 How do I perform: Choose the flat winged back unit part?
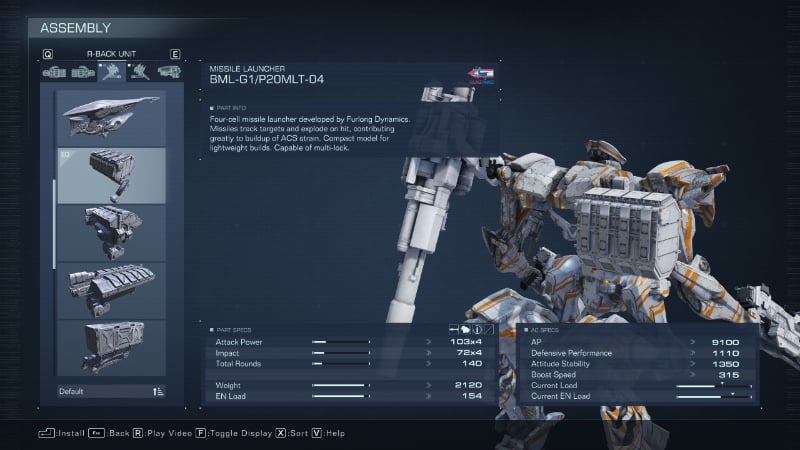coord(111,117)
